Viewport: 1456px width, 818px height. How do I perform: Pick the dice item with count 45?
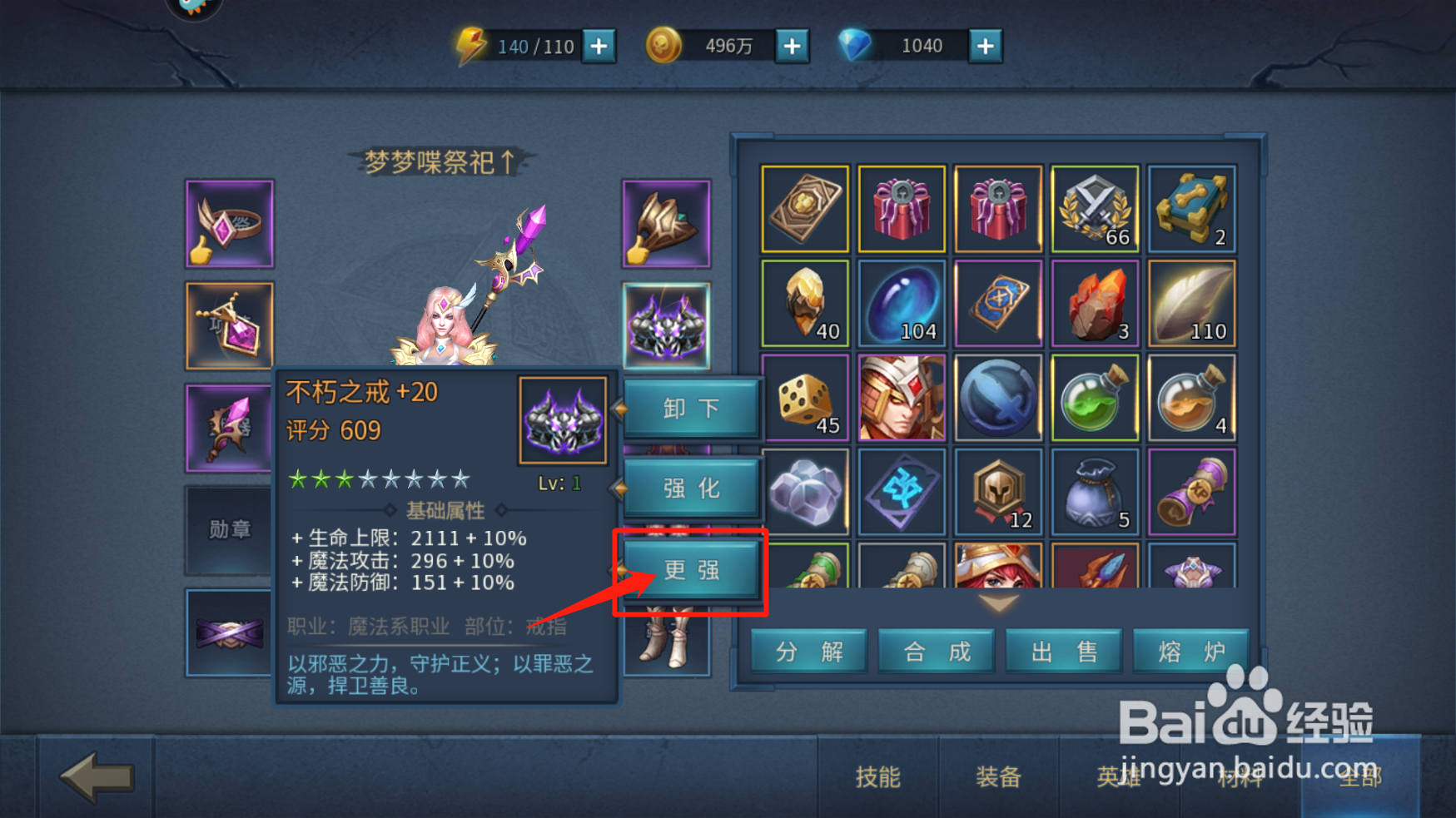point(805,396)
